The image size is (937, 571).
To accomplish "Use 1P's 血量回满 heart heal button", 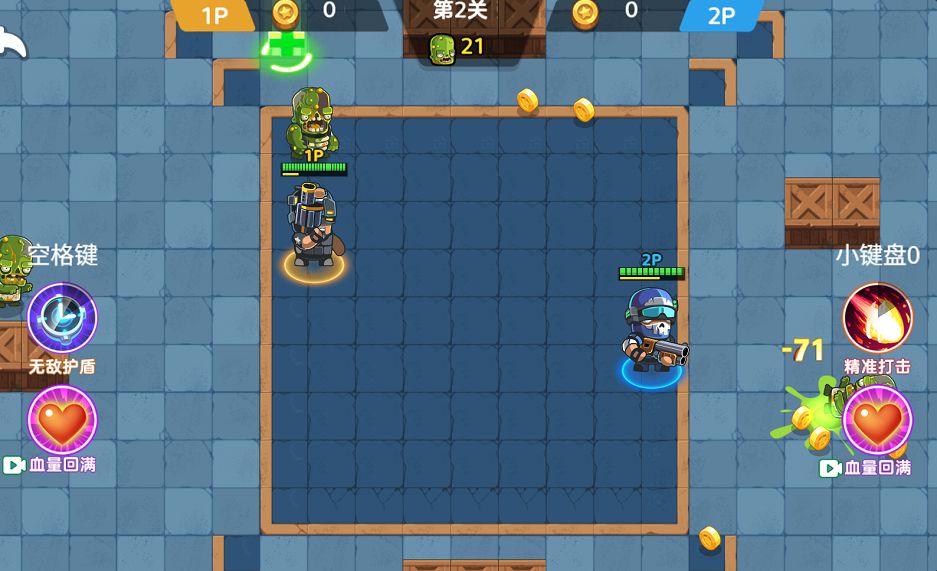I will 62,421.
